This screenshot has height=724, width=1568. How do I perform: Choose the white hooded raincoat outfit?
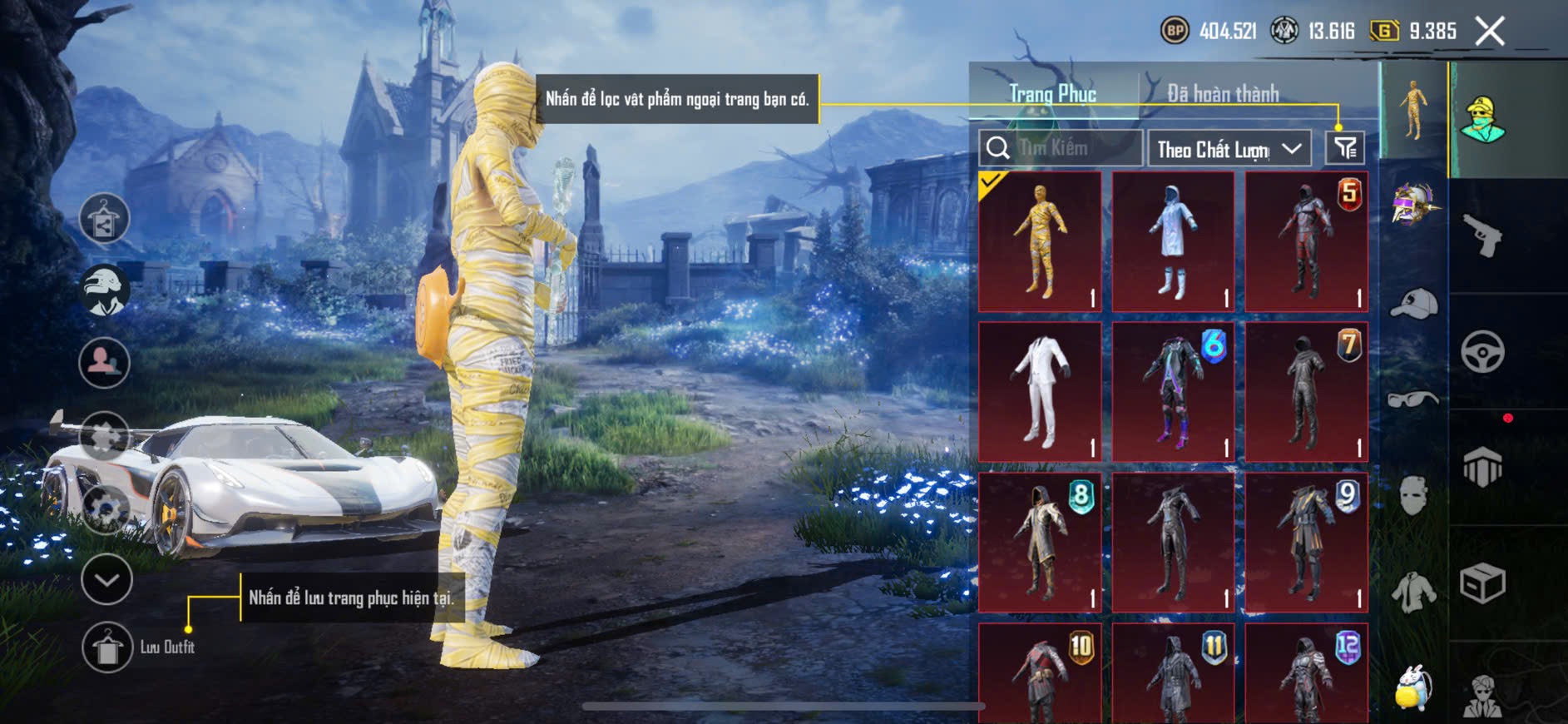click(x=1173, y=241)
